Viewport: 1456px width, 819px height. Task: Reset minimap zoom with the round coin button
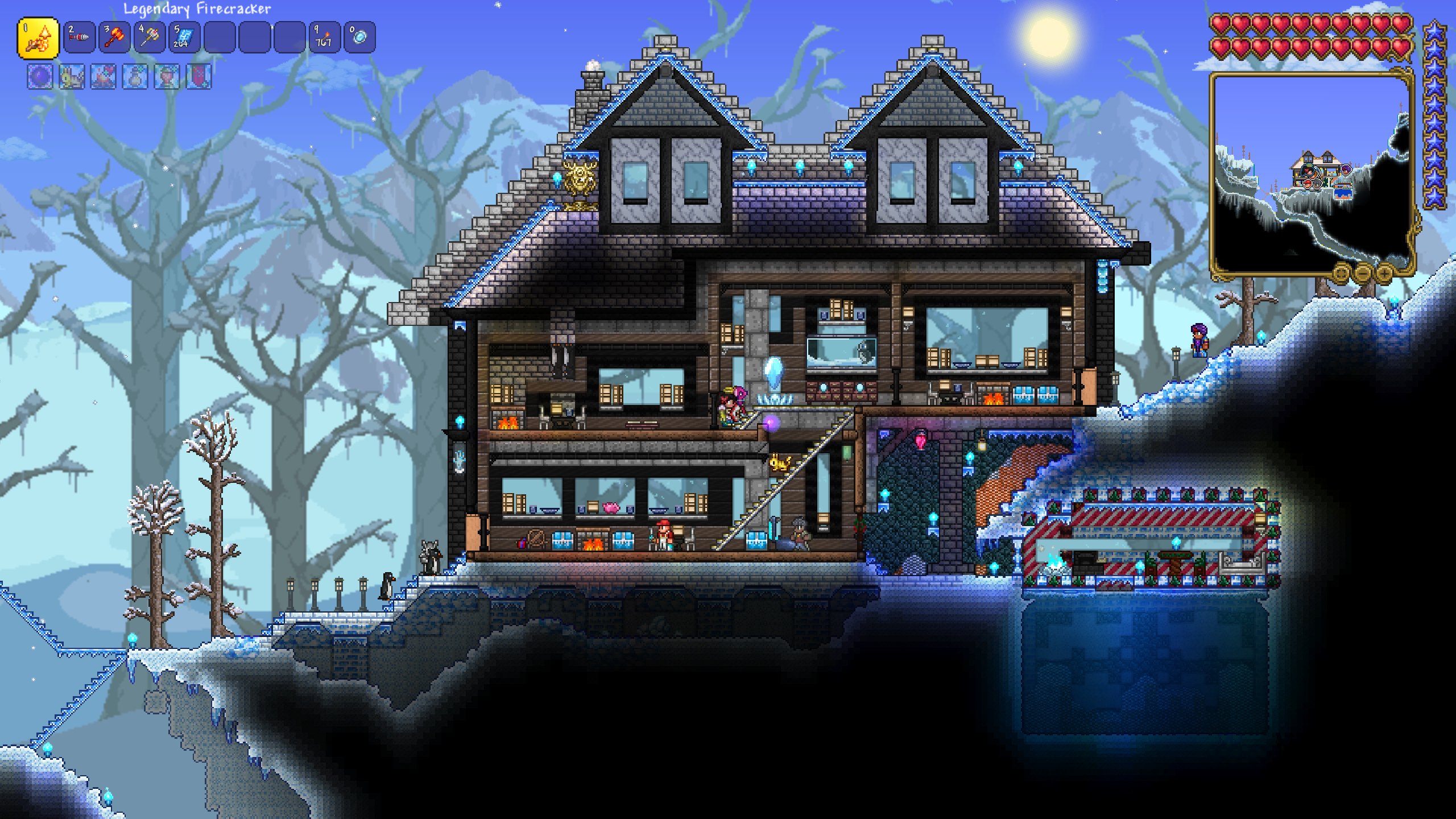[1342, 275]
